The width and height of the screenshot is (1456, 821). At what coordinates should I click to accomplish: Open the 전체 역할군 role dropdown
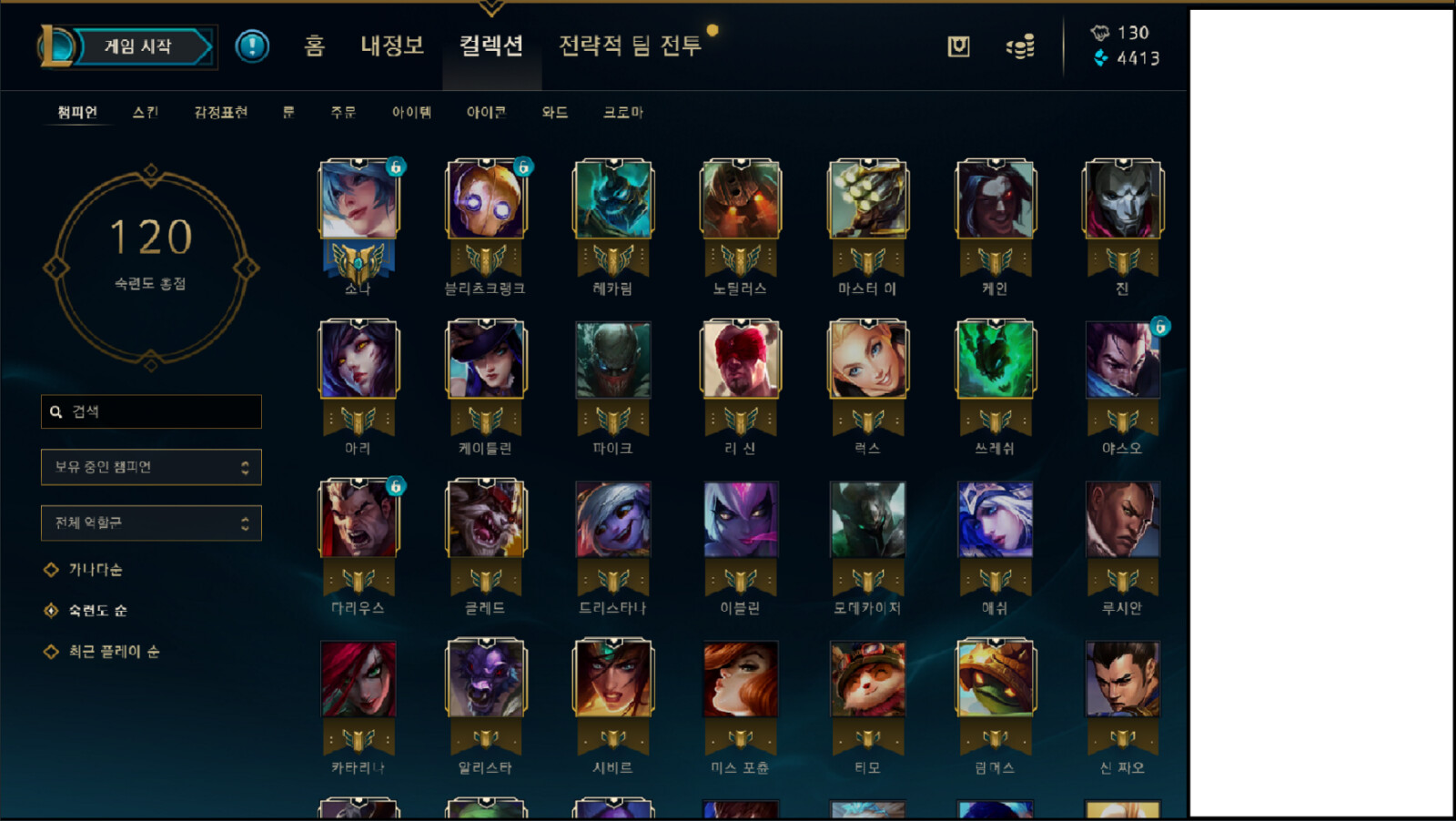coord(151,522)
